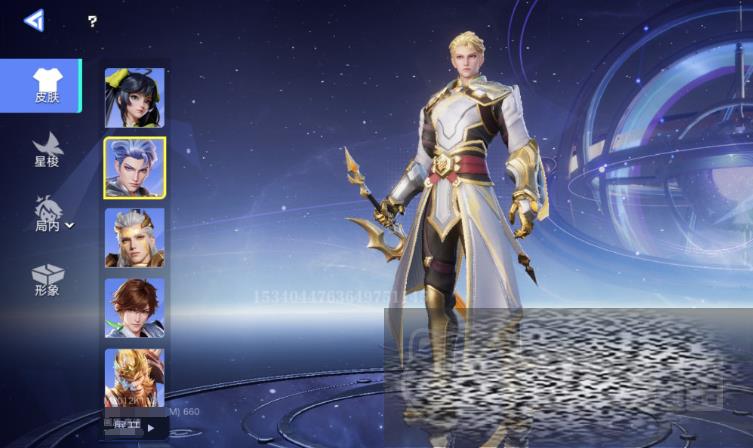Select the black-haired girl with yellow bow skin
This screenshot has width=753, height=448.
134,97
